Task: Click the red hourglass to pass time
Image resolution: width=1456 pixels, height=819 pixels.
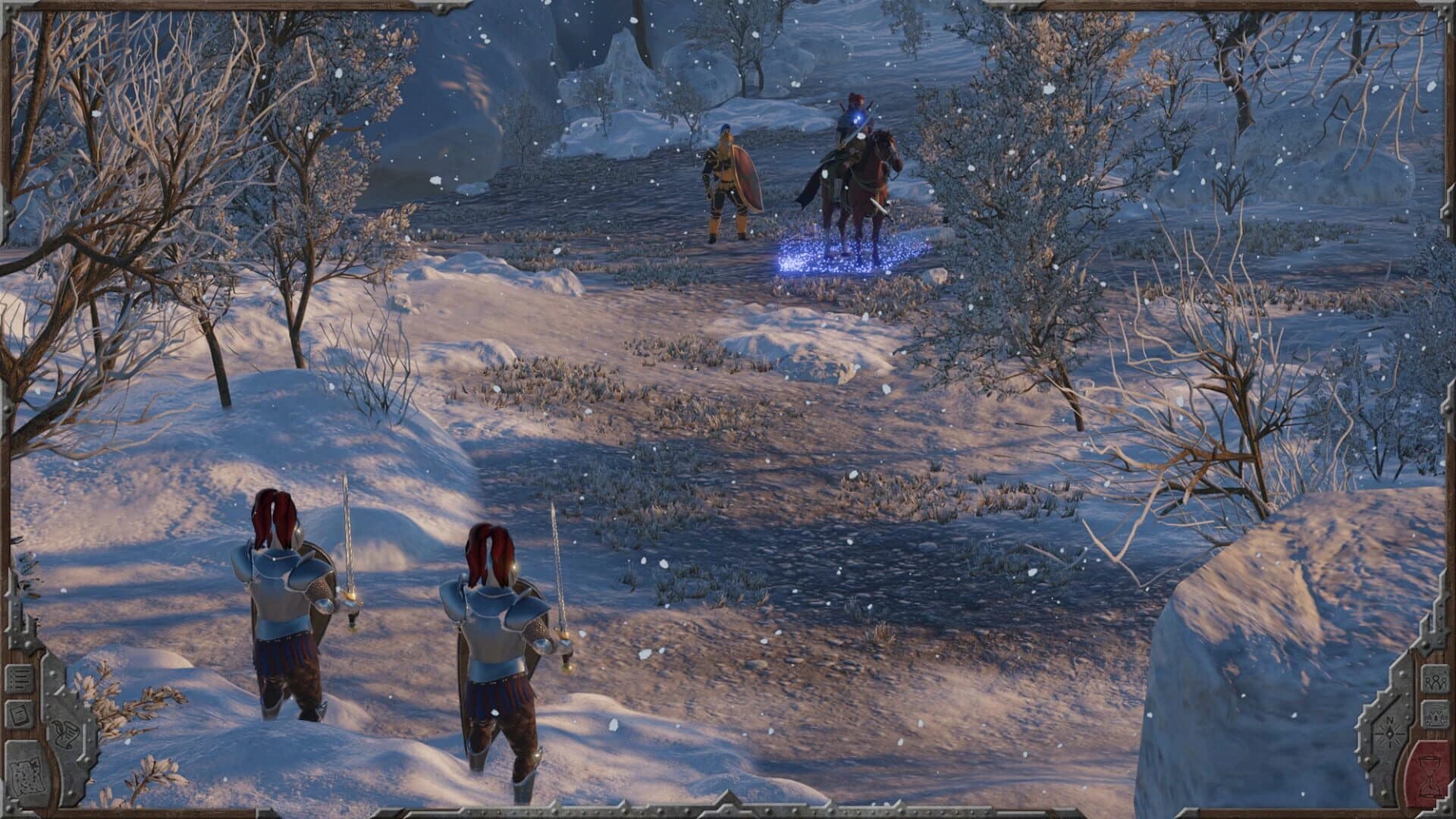Action: [x=1429, y=773]
